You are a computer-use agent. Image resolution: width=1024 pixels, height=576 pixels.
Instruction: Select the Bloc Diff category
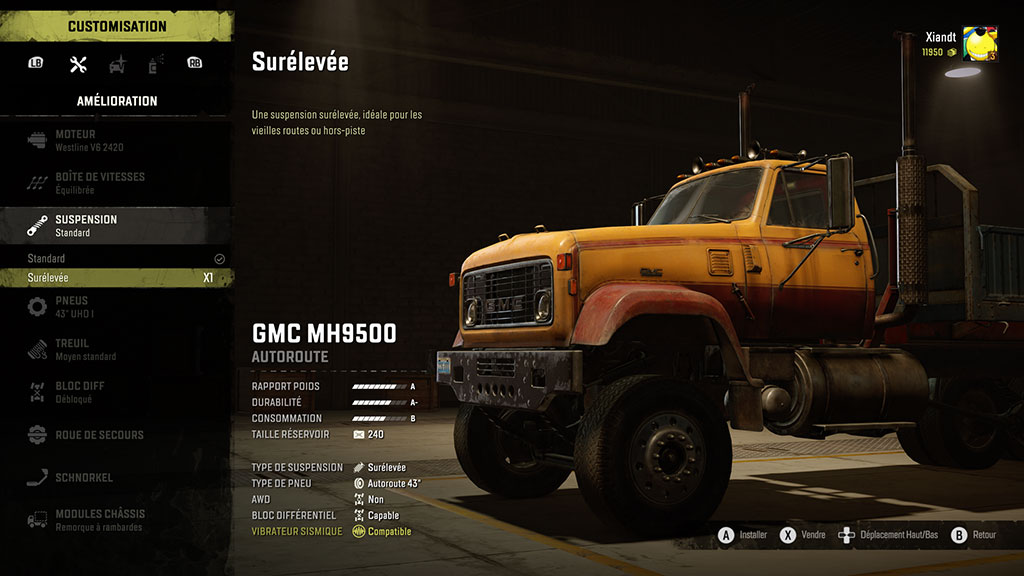coord(116,391)
